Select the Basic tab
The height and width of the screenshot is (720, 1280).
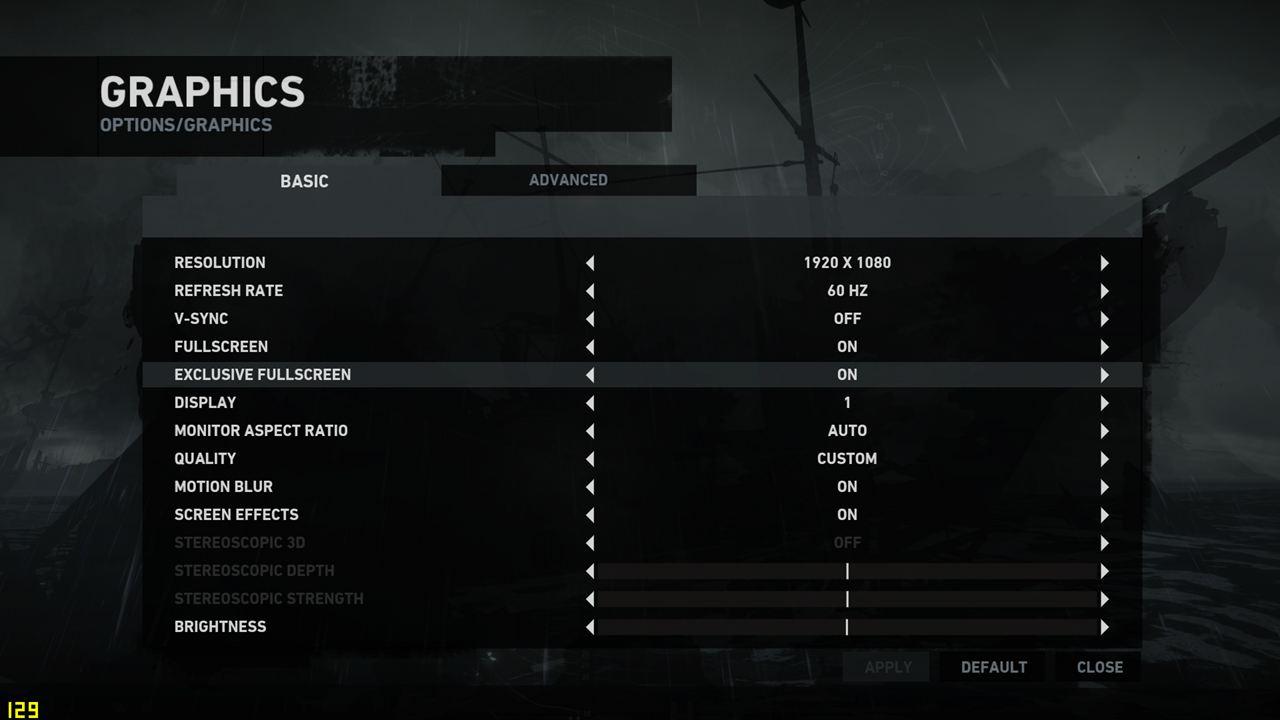(304, 181)
